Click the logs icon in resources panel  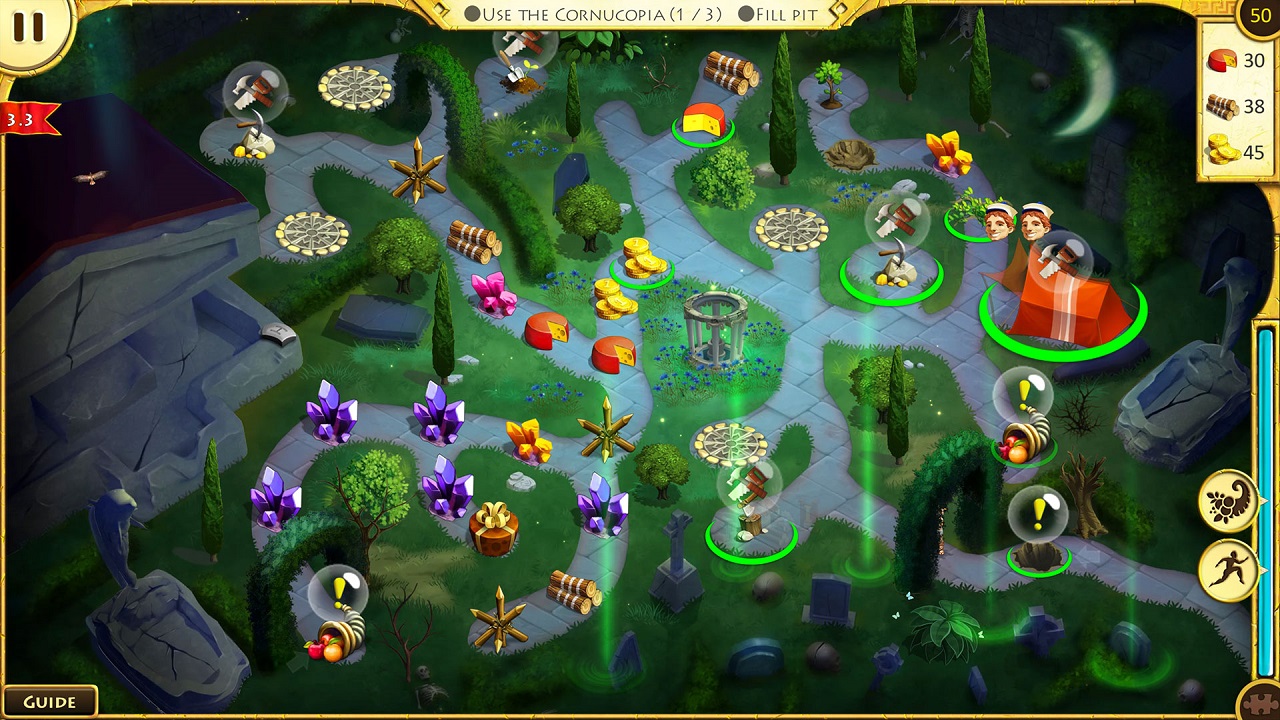tap(1220, 106)
